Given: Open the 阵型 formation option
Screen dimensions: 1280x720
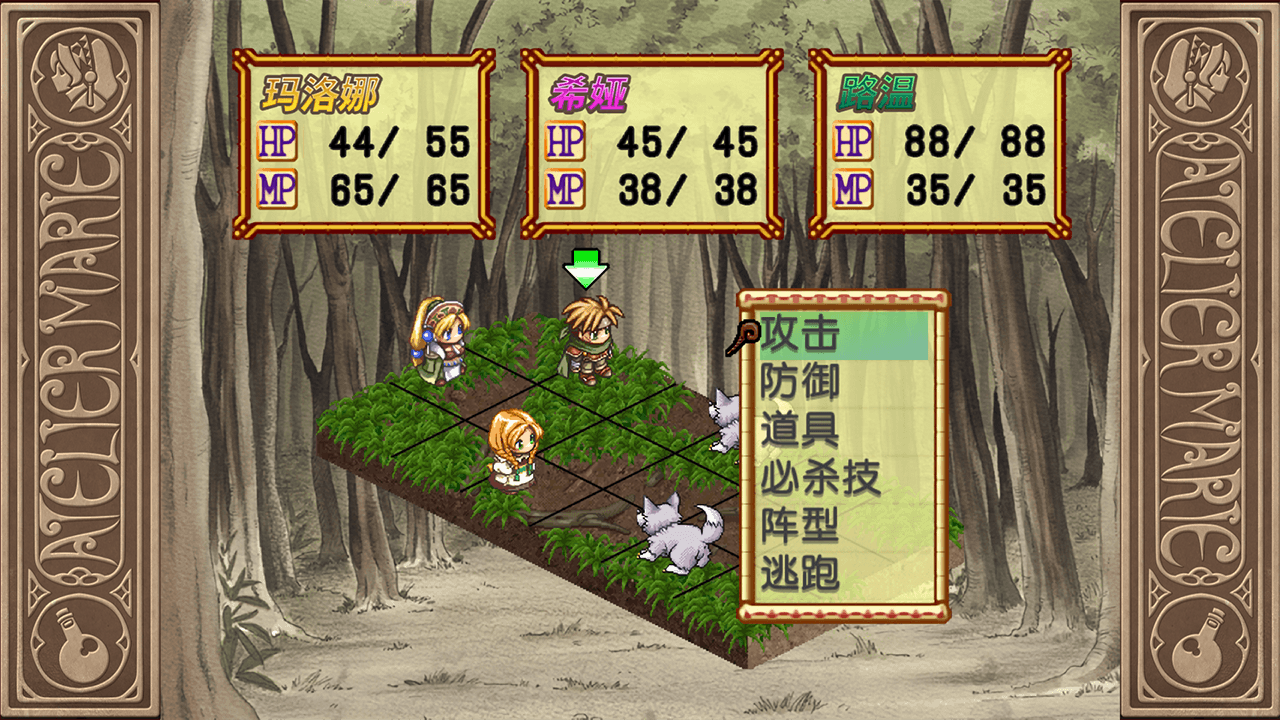Looking at the screenshot, I should pos(800,527).
